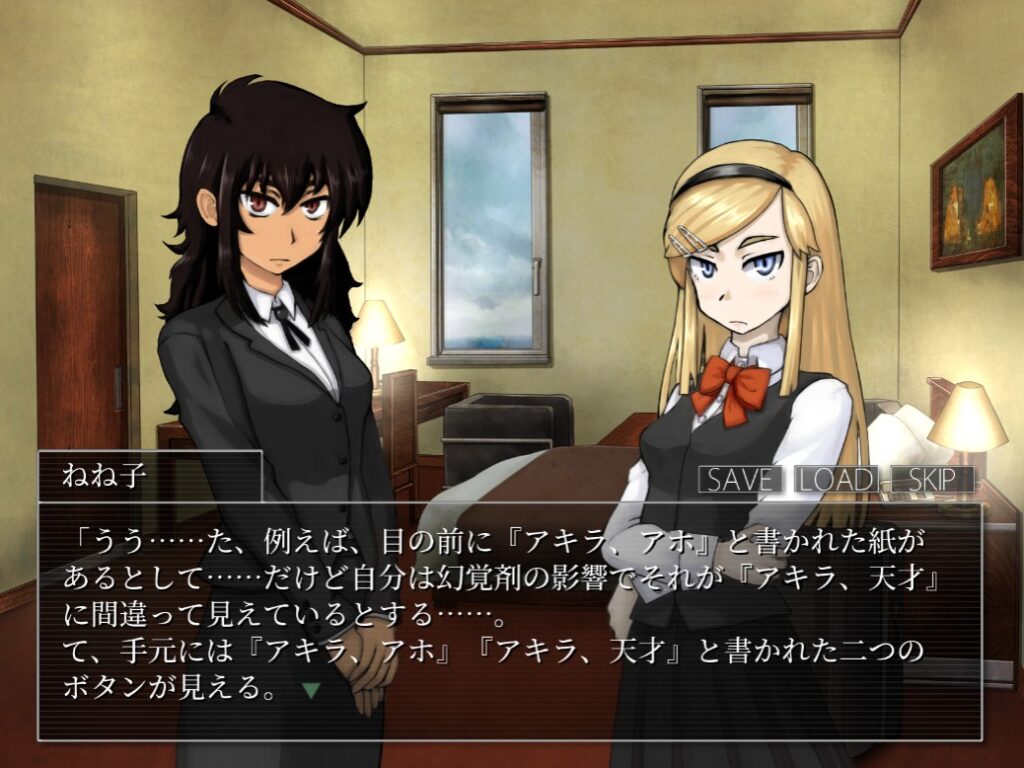Viewport: 1024px width, 768px height.
Task: Advance dialogue via the green arrow indicator
Action: (x=311, y=690)
